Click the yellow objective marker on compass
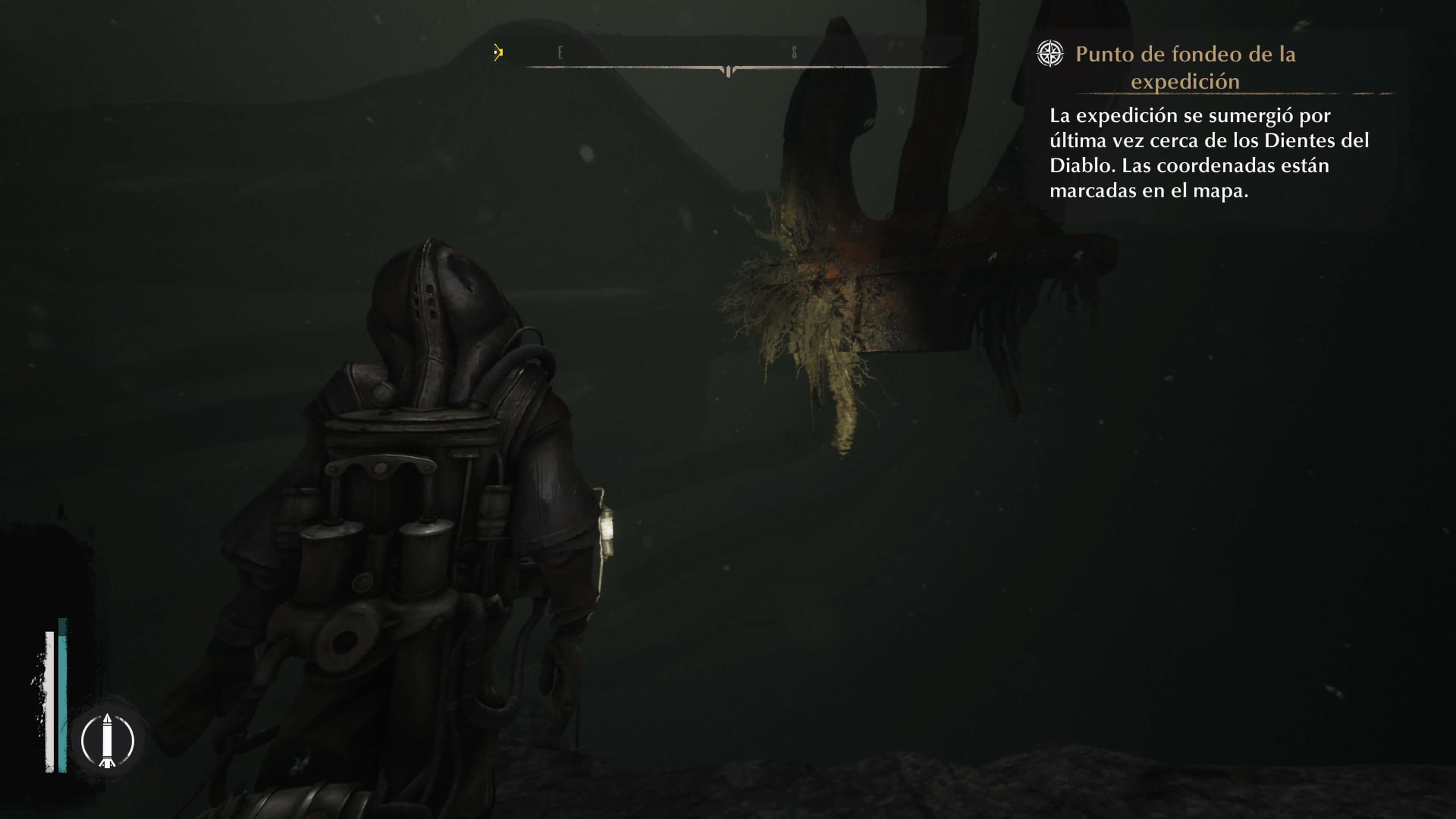 point(497,53)
